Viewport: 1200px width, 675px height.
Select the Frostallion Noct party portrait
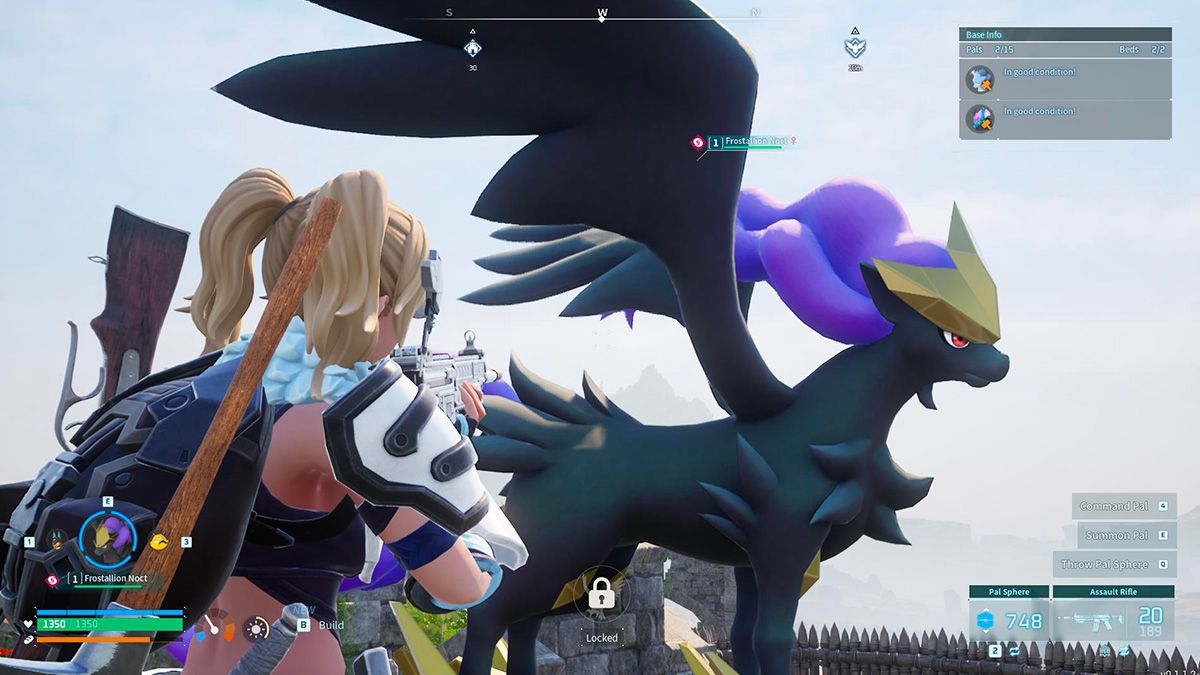coord(107,539)
